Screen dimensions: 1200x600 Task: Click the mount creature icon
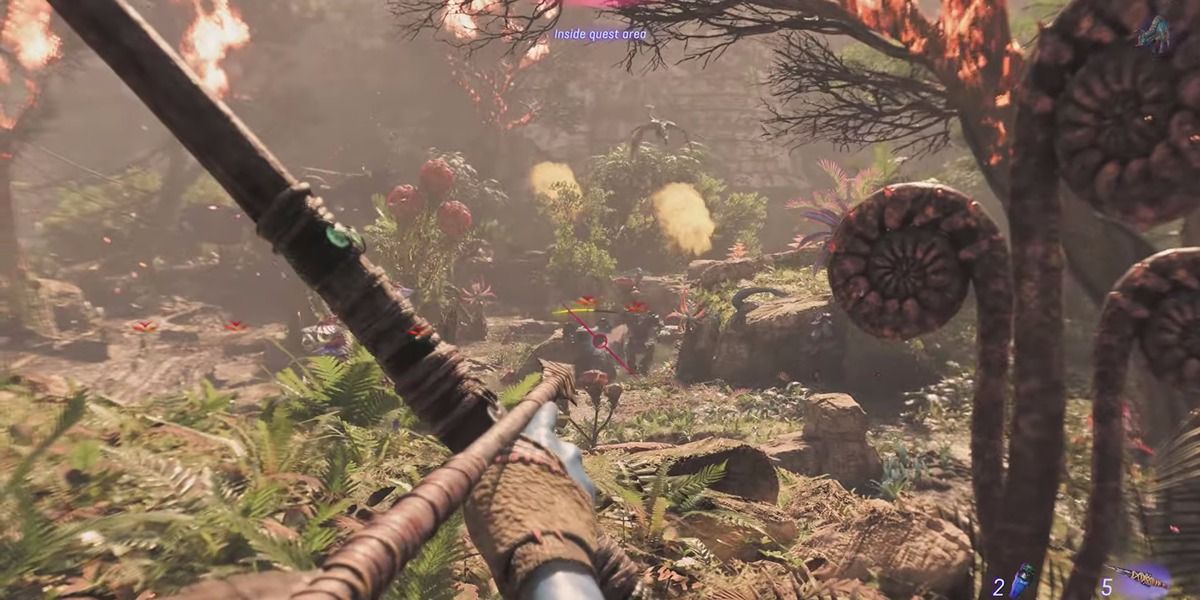pos(1153,34)
